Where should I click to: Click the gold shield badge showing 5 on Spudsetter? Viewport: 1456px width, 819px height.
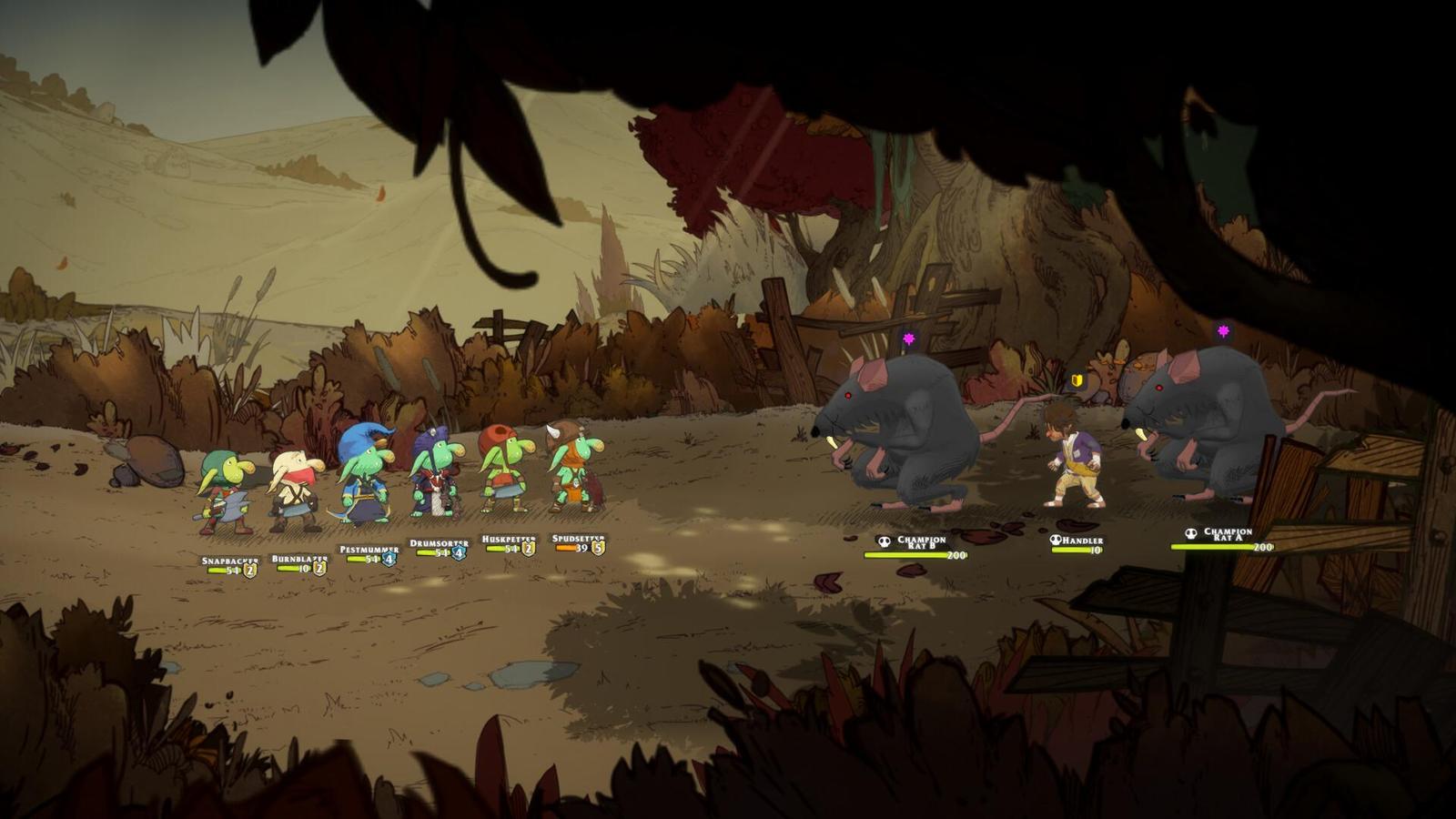pos(597,547)
